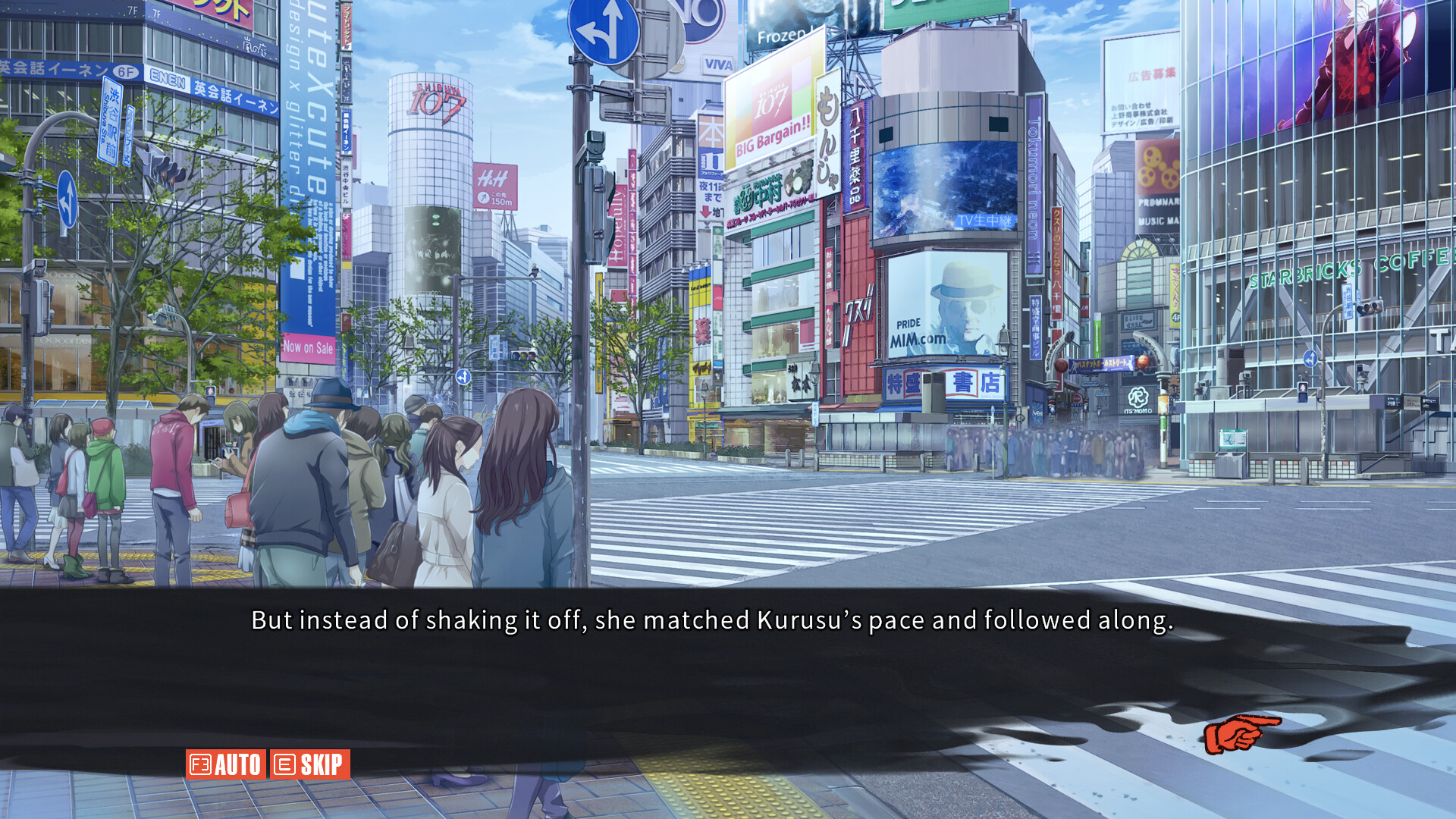1456x819 pixels.
Task: Click the F3 key icon beside AUTO
Action: [x=199, y=765]
